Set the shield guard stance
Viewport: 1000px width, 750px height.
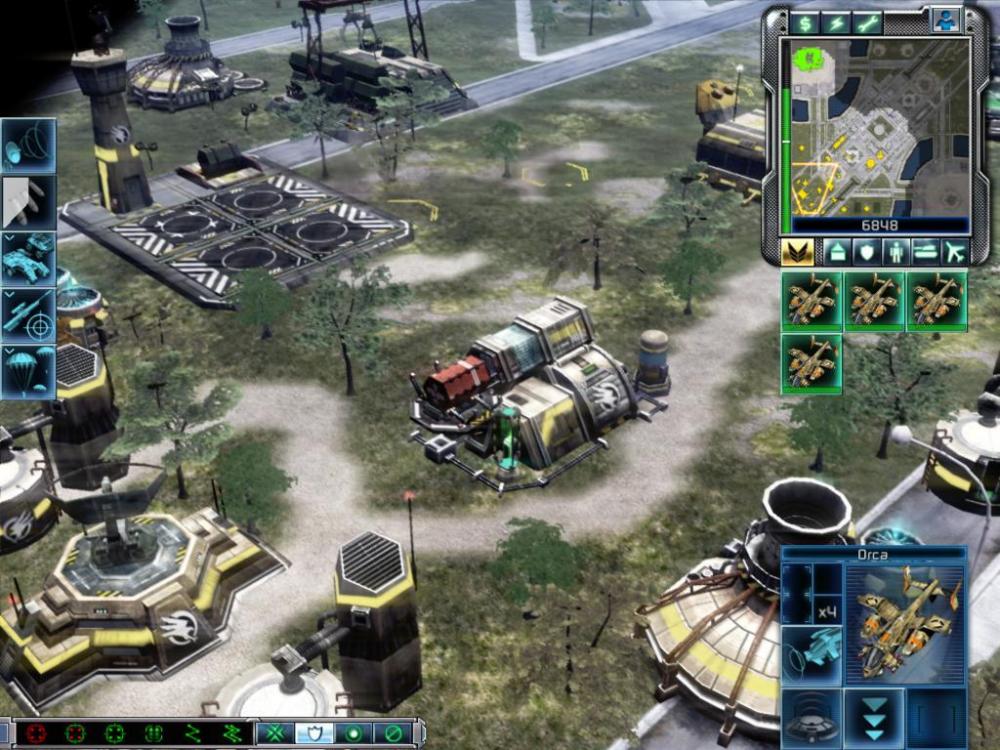314,733
